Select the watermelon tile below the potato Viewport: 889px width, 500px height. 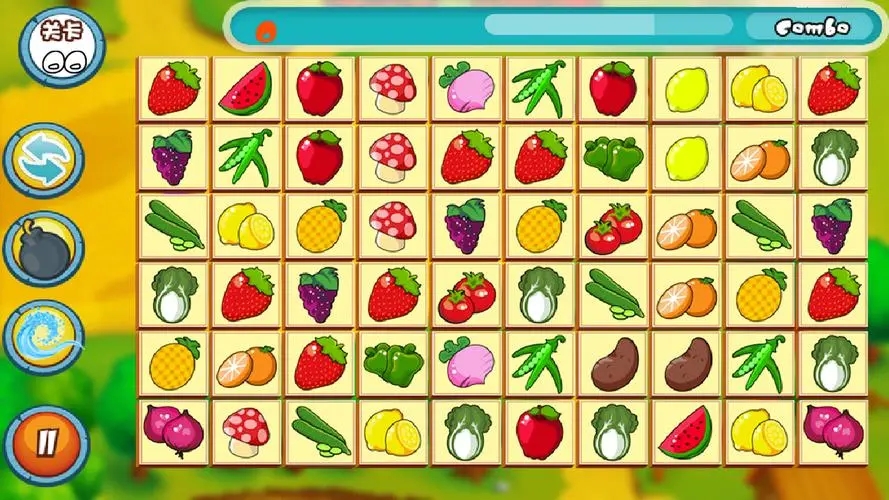click(686, 431)
